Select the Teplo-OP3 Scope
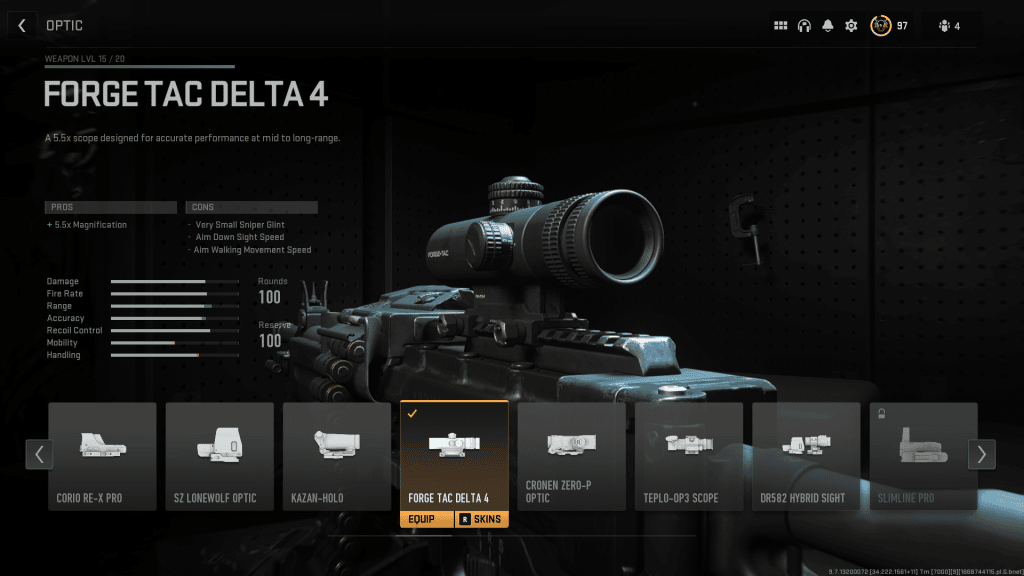 (688, 456)
